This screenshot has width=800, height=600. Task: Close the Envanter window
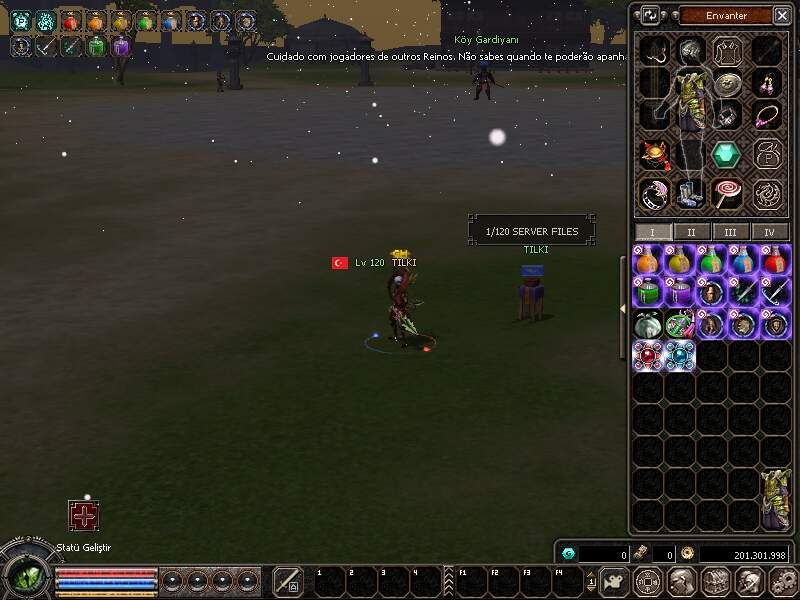(781, 15)
